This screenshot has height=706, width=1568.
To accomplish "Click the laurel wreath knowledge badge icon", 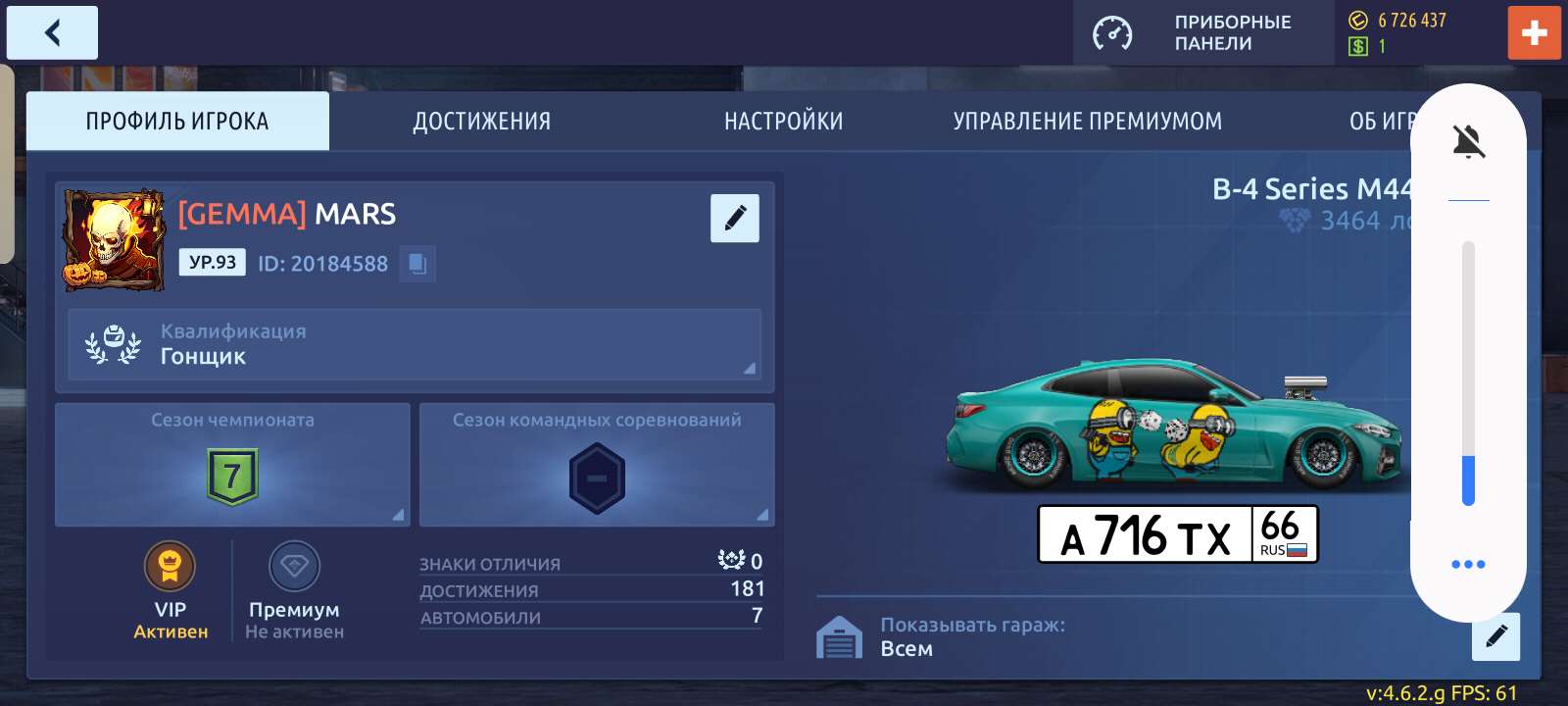I will coord(116,344).
